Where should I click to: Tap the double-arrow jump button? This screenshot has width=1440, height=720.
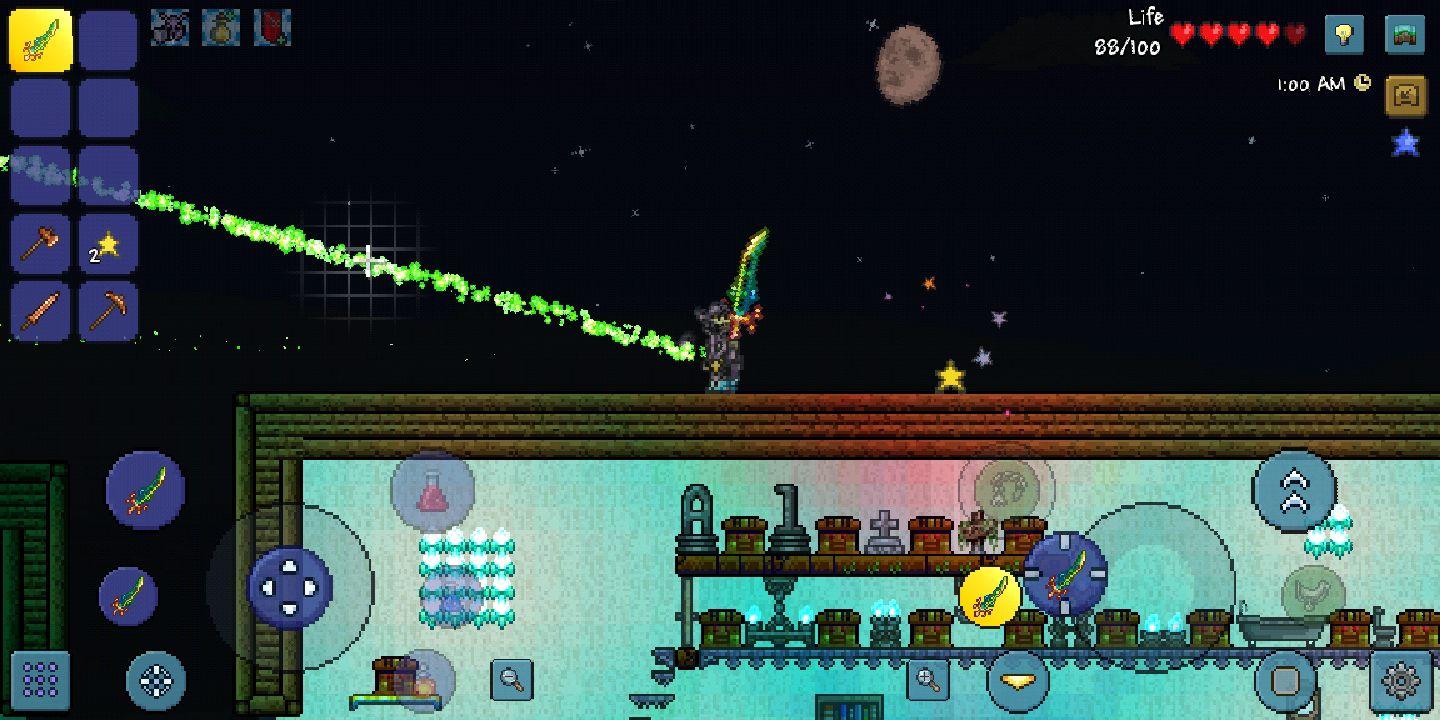1293,491
